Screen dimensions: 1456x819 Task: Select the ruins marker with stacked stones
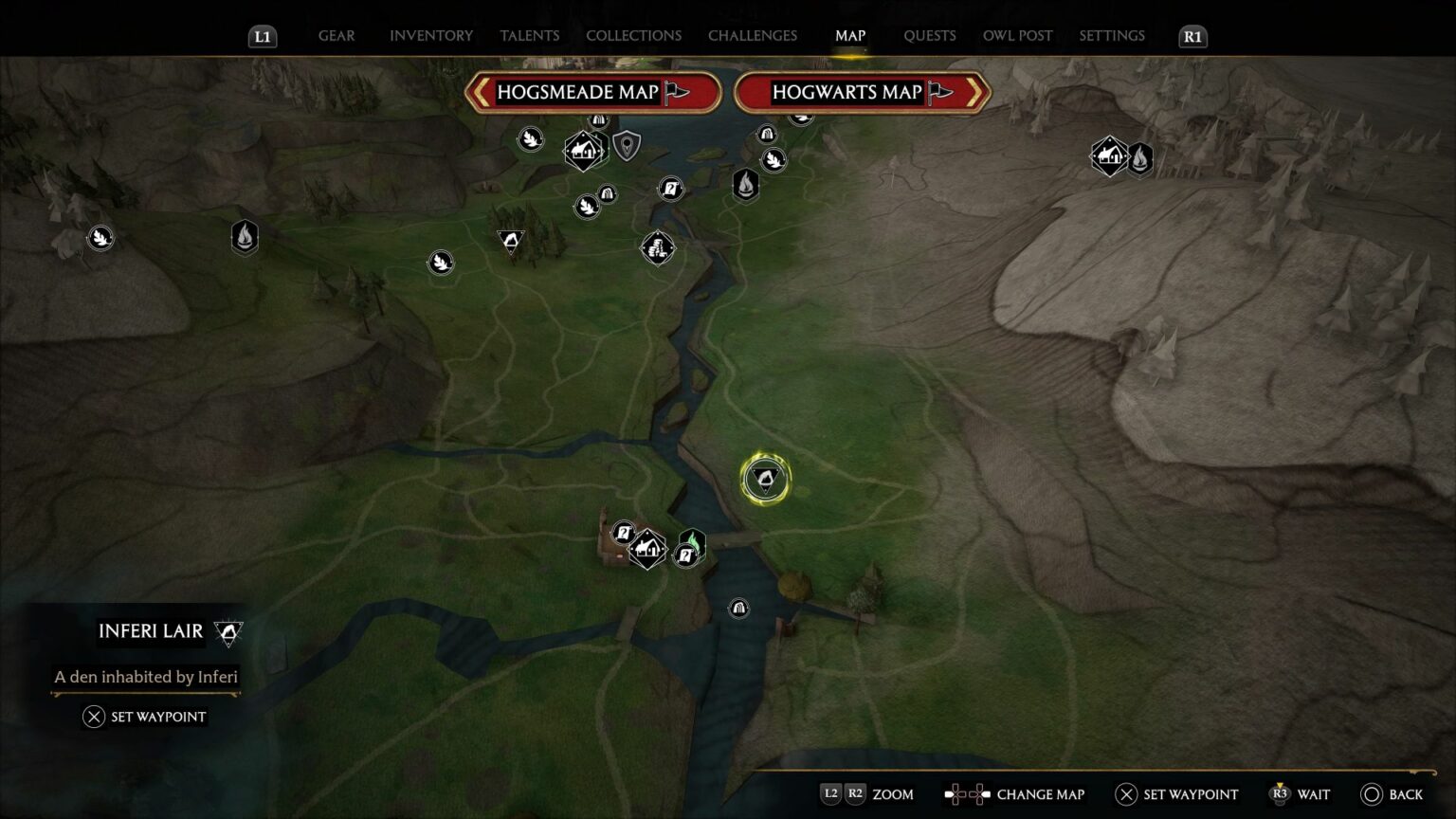point(658,247)
